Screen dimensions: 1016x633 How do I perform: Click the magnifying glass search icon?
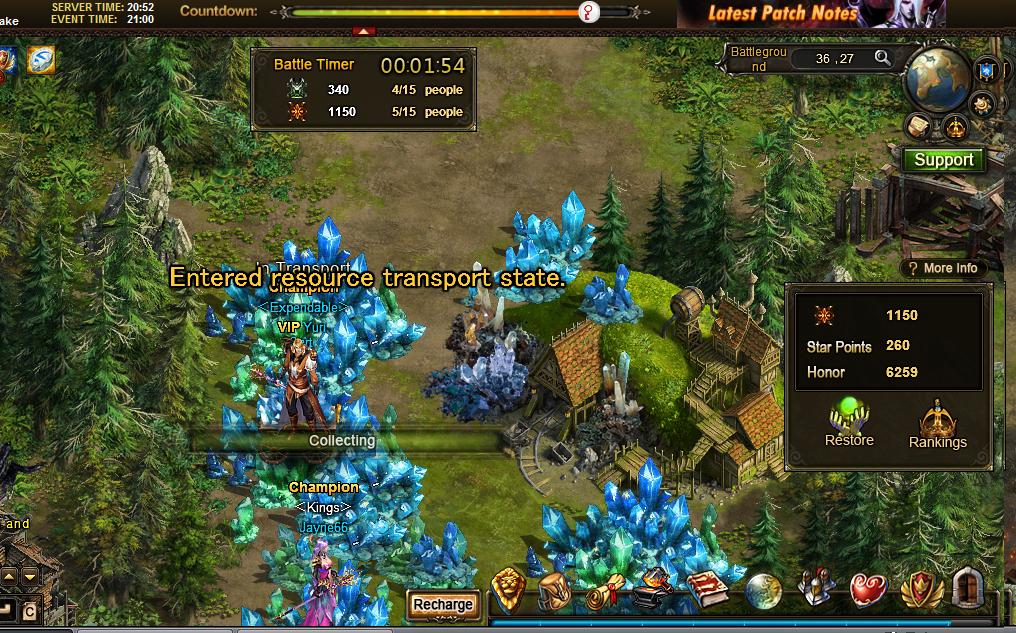(x=882, y=58)
